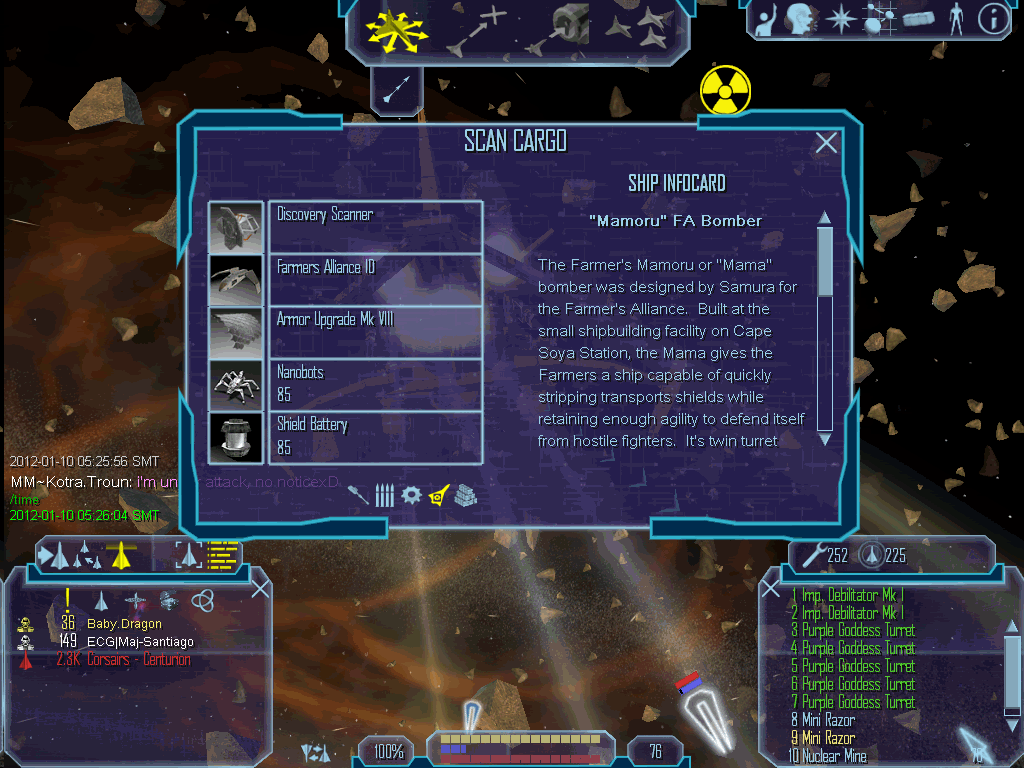Open the information panel with the i icon
1024x768 pixels.
(x=992, y=19)
